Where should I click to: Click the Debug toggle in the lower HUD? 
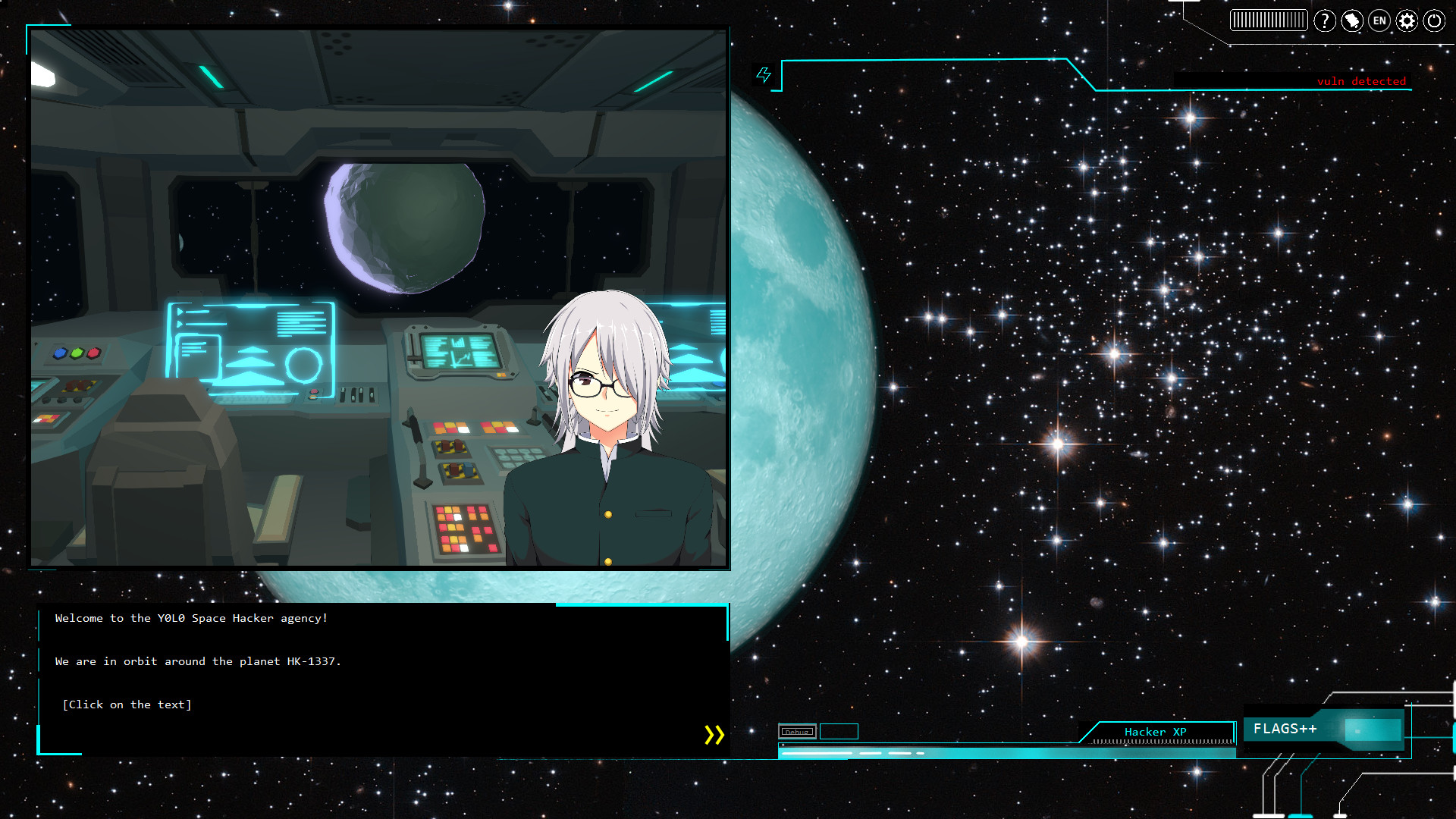(797, 732)
